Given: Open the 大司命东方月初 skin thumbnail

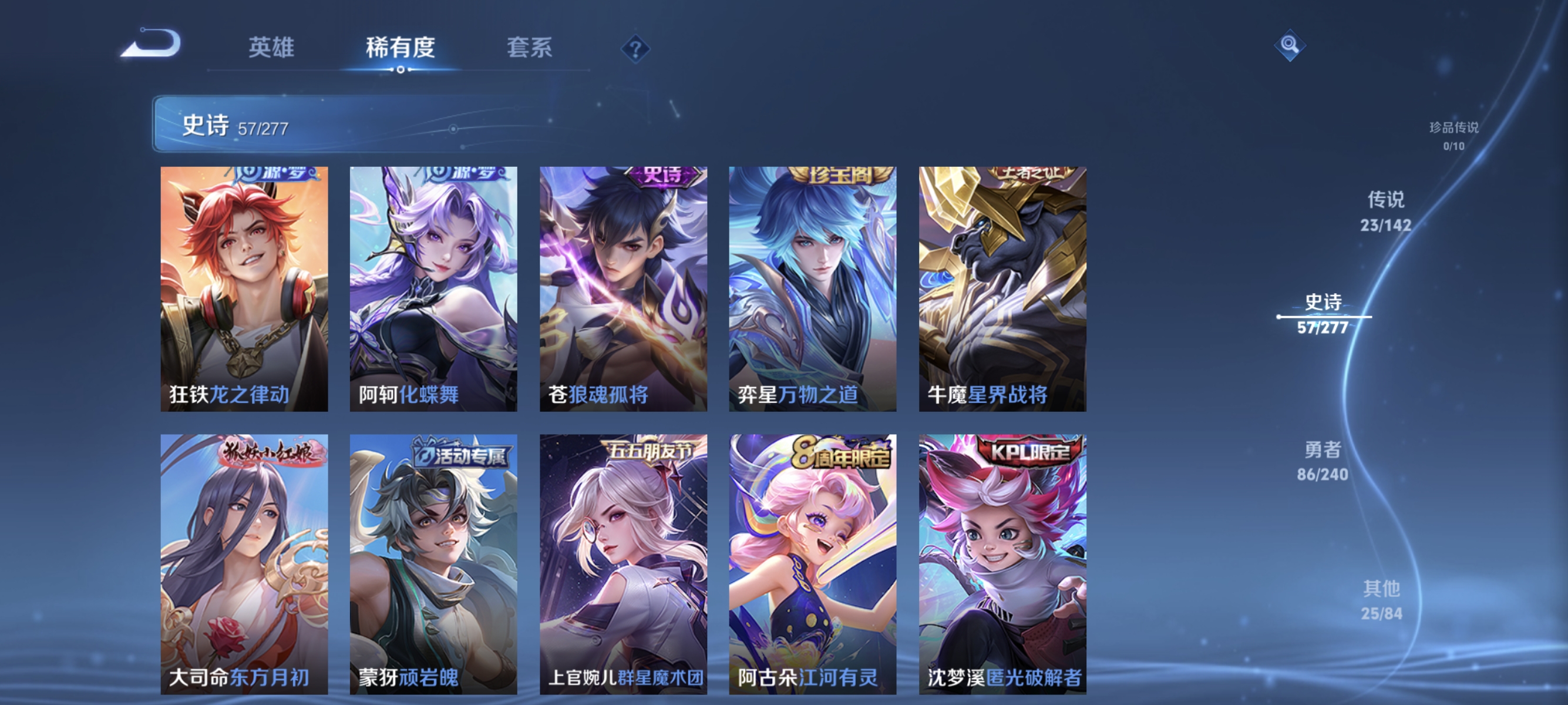Looking at the screenshot, I should 244,563.
